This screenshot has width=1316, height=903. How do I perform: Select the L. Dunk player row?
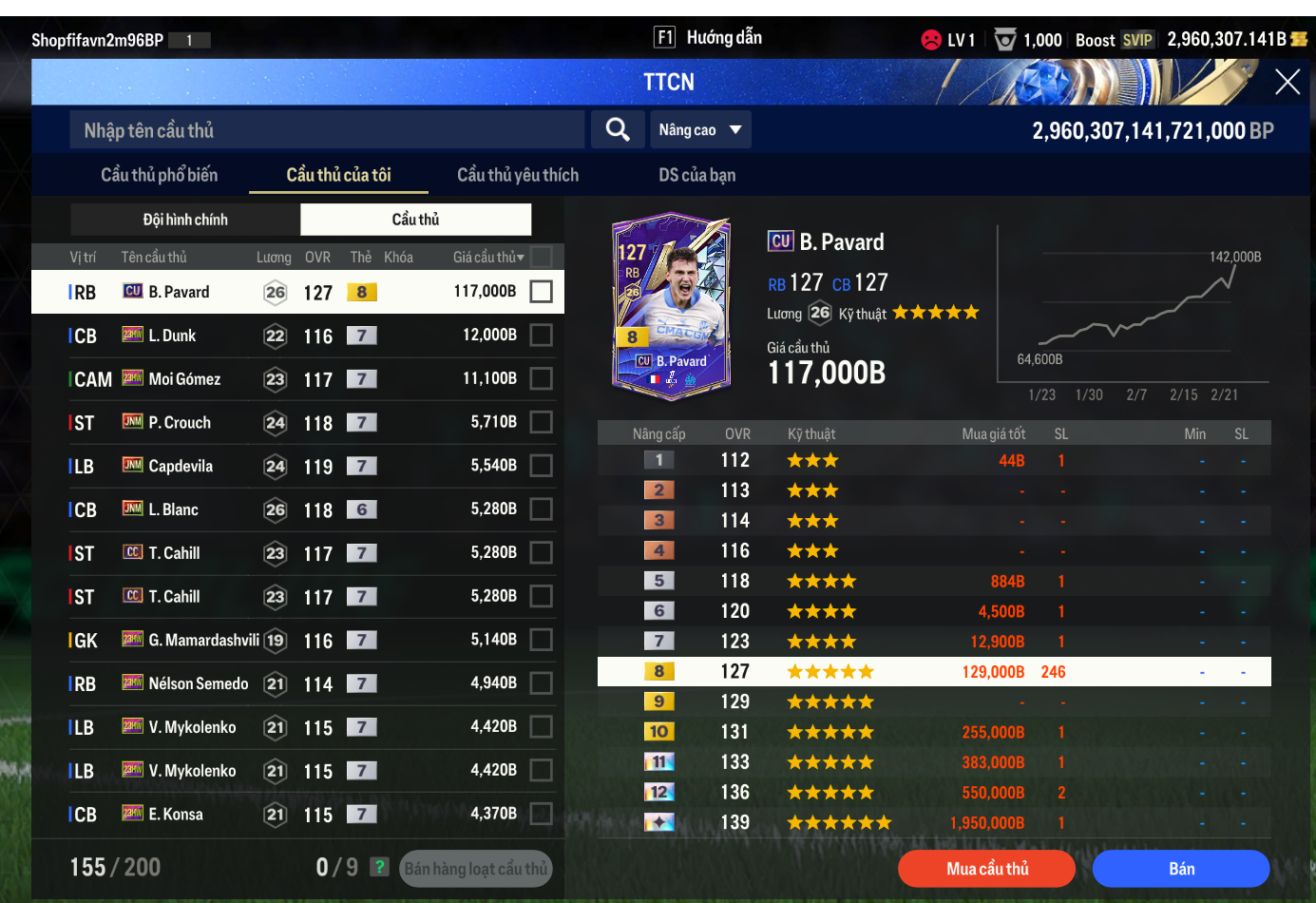[x=285, y=336]
